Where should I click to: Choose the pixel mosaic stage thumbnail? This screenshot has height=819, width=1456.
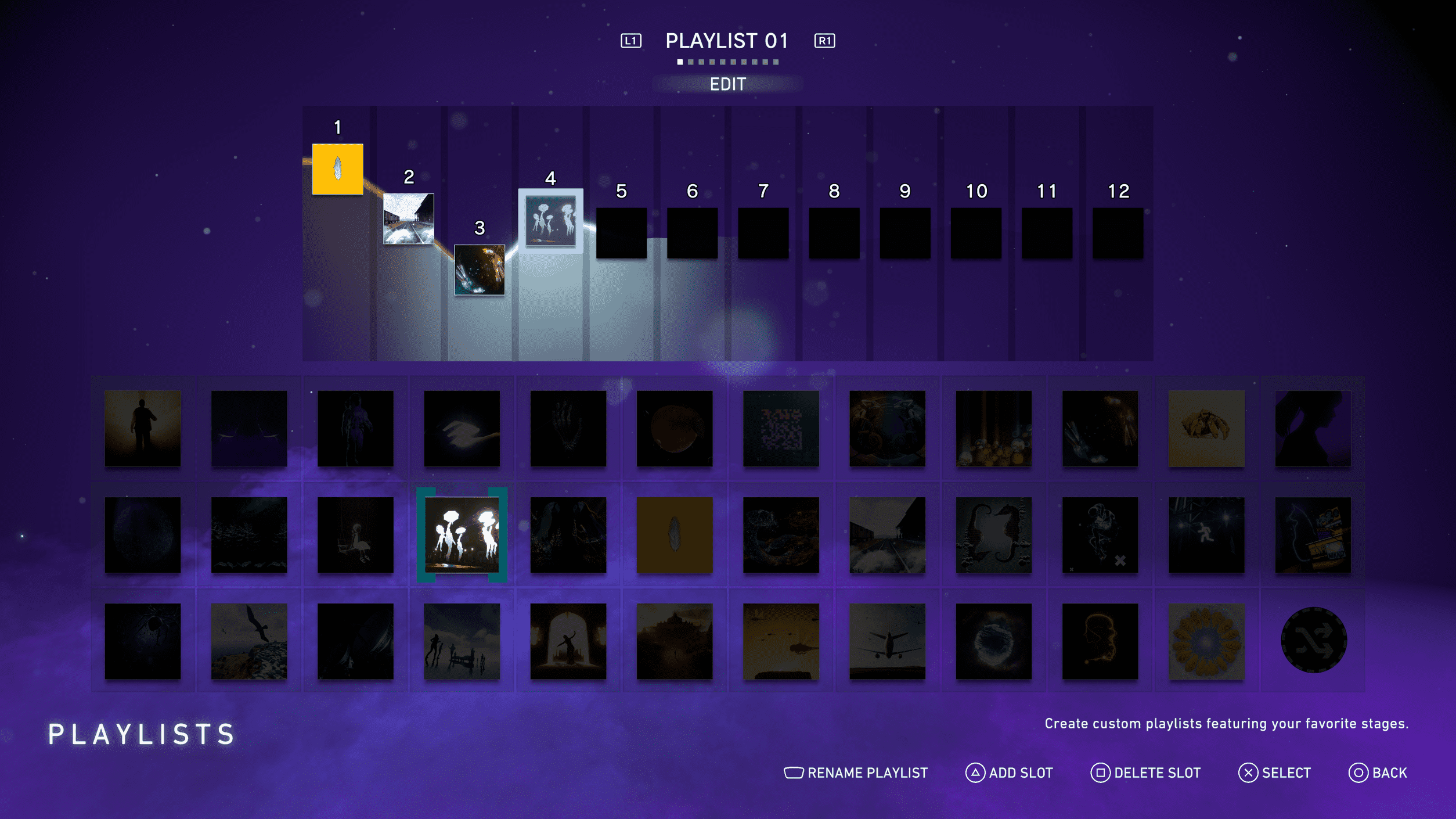(781, 428)
